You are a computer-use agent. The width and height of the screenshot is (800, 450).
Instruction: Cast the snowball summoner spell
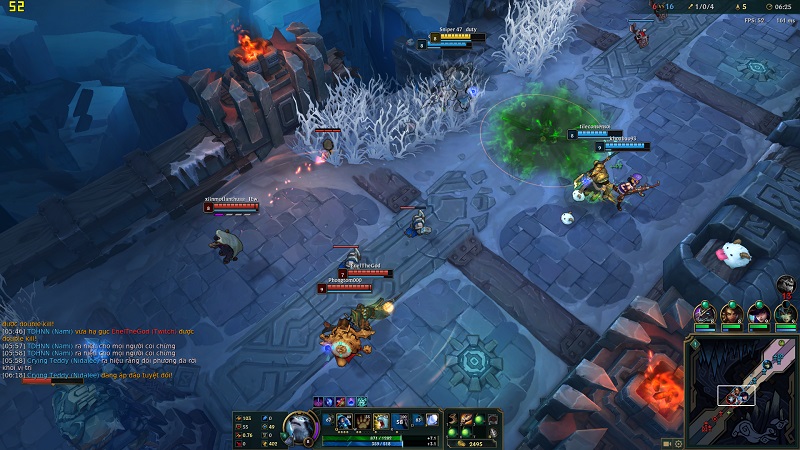(x=432, y=421)
